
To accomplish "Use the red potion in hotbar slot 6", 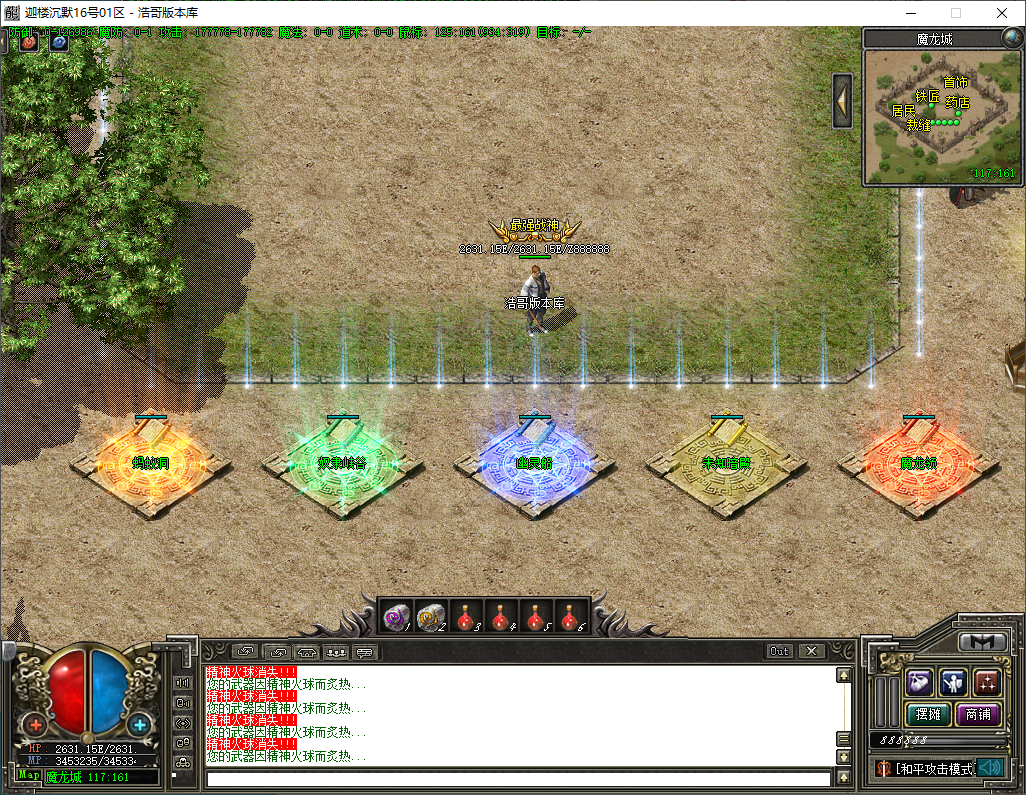I will tap(570, 617).
